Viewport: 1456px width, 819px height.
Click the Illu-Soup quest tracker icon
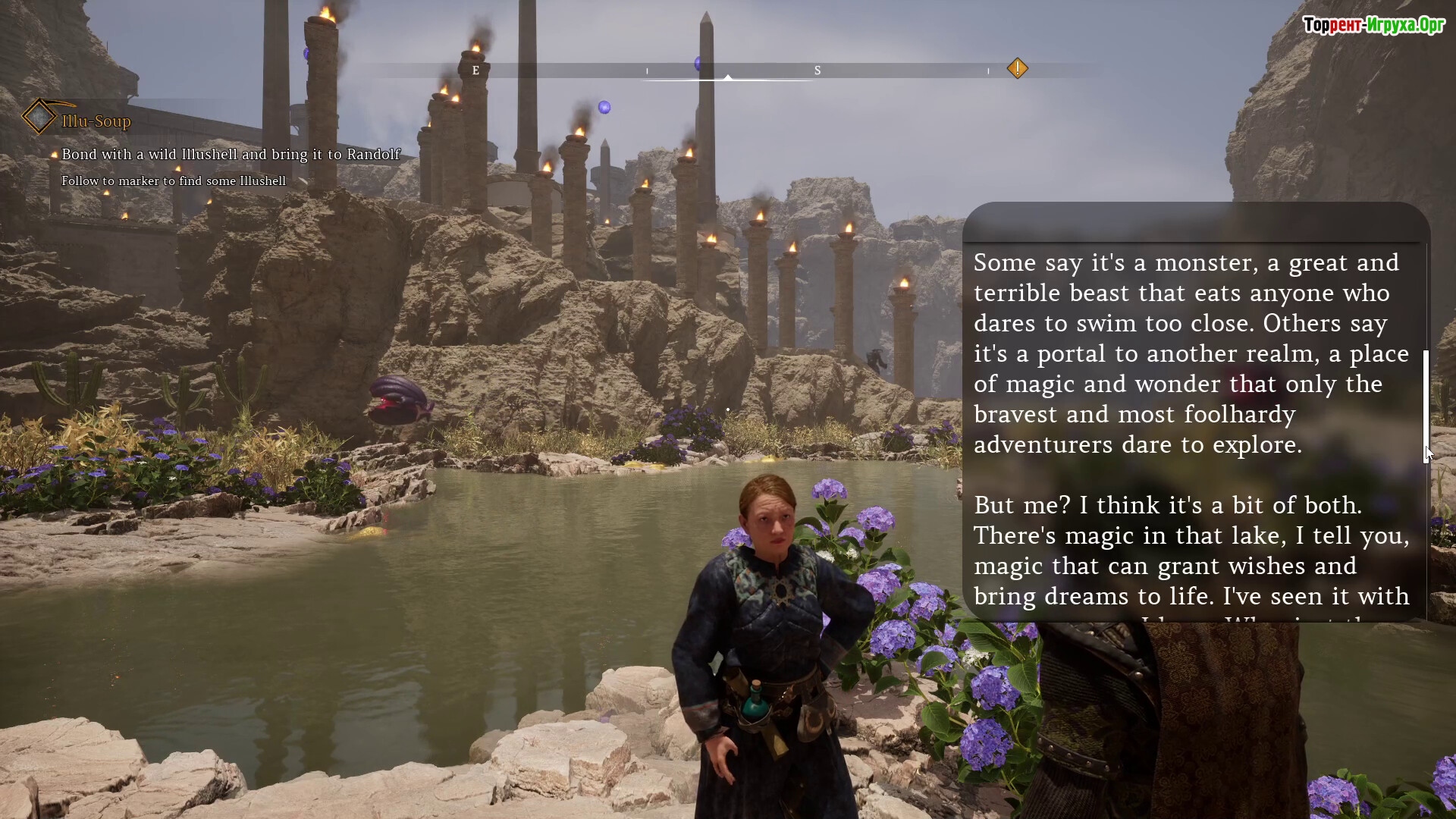(x=38, y=118)
